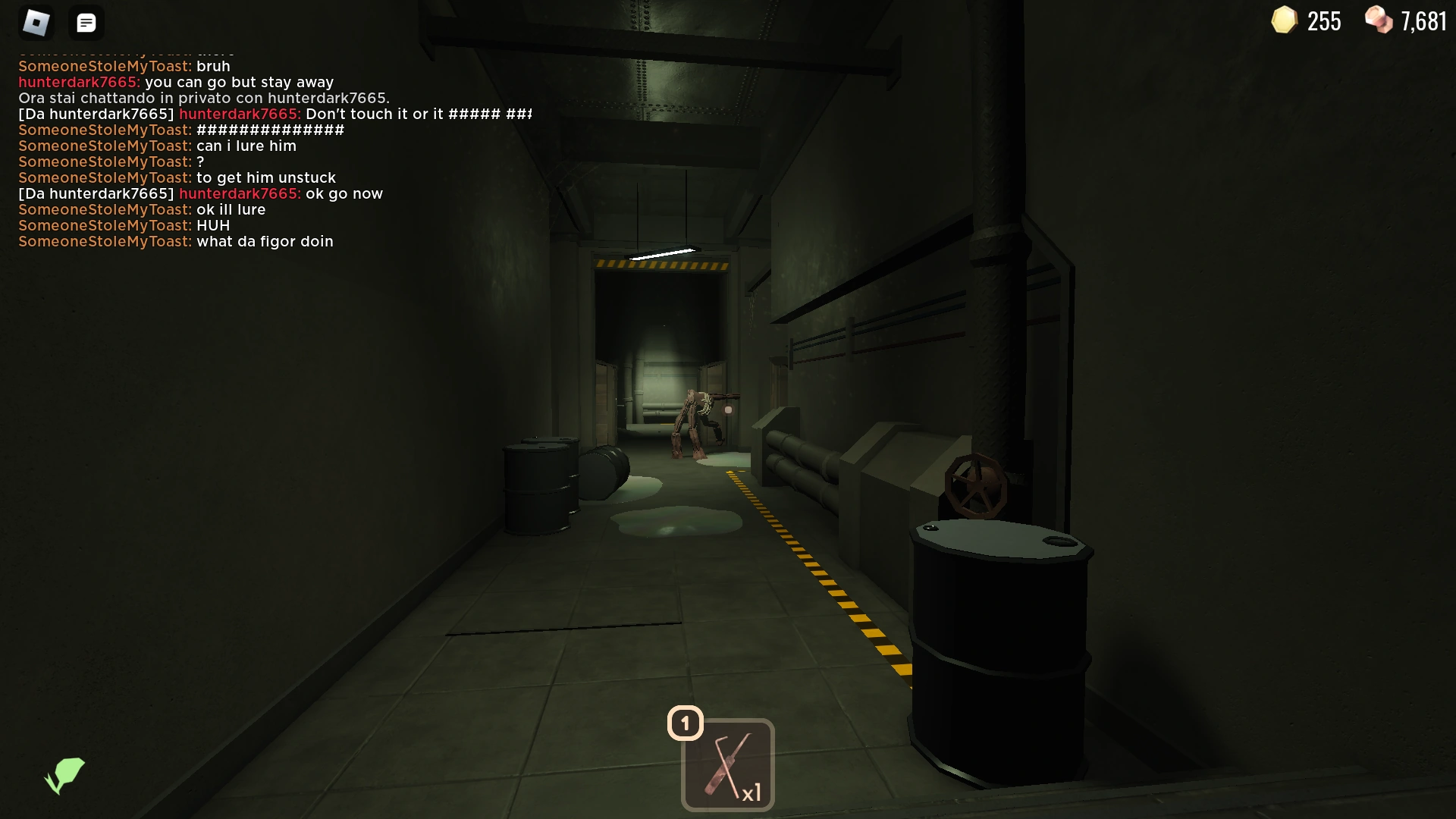This screenshot has width=1456, height=819.
Task: Open the Roblox menu icon
Action: (36, 22)
